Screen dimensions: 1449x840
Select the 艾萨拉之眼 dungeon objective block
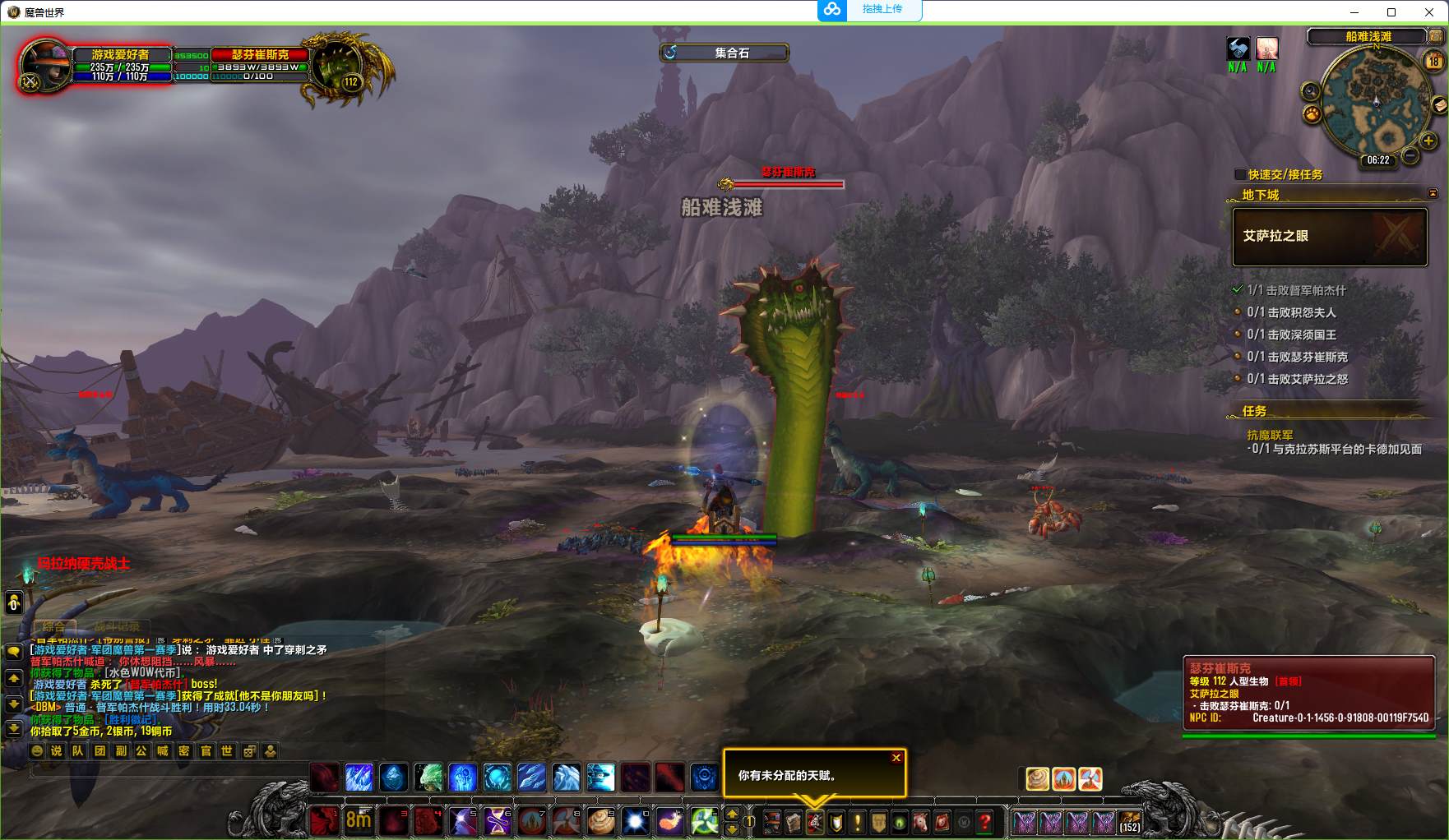1329,237
